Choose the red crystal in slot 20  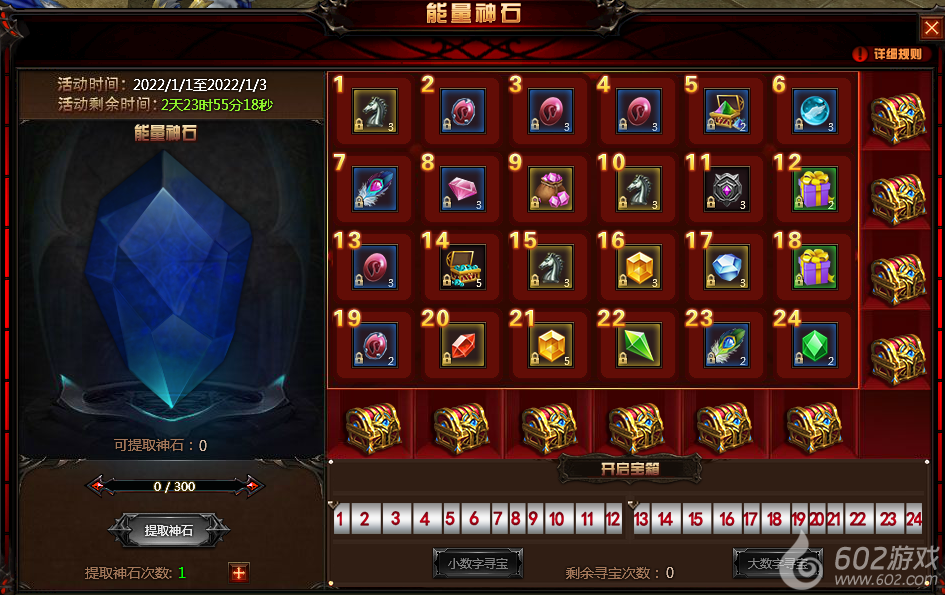(463, 344)
